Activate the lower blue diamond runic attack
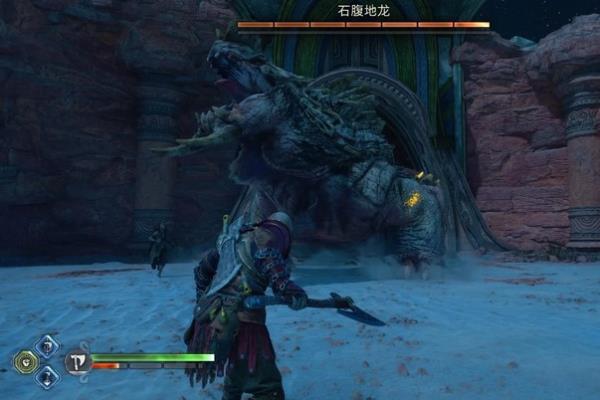Image resolution: width=600 pixels, height=400 pixels. (47, 376)
